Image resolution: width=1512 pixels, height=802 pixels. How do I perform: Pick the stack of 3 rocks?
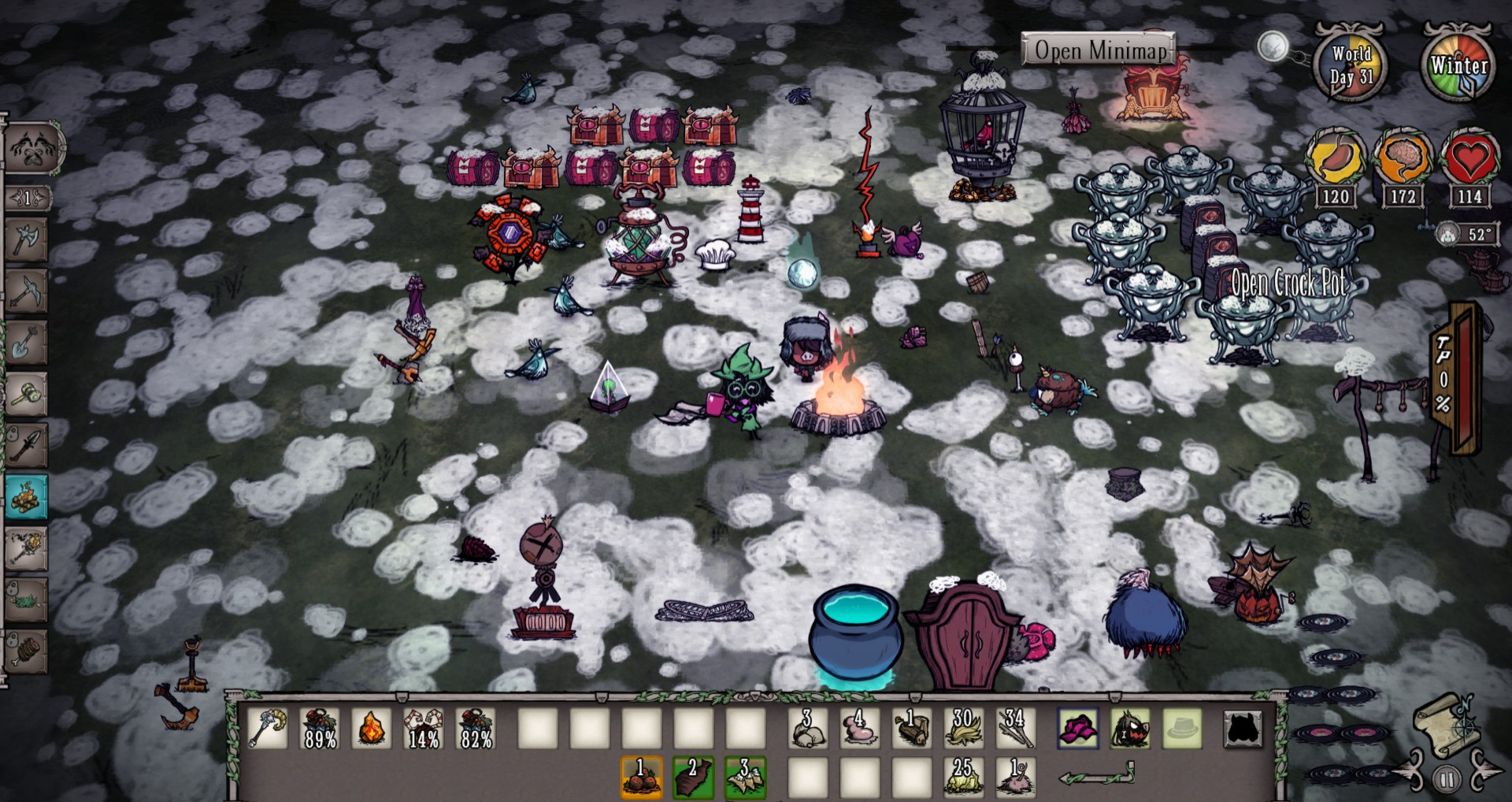pos(808,727)
